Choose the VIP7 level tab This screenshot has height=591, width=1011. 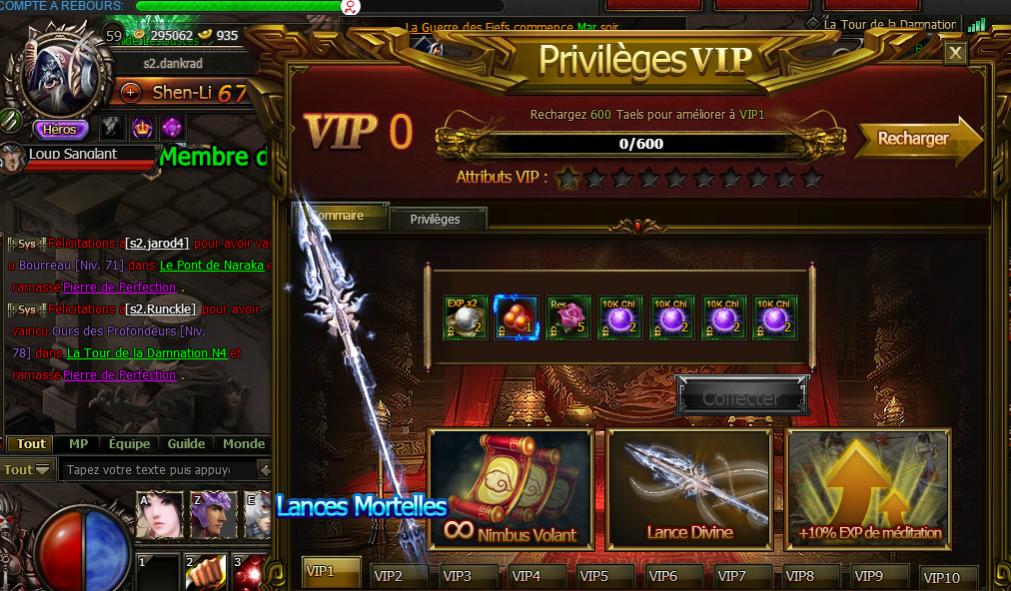(x=731, y=576)
